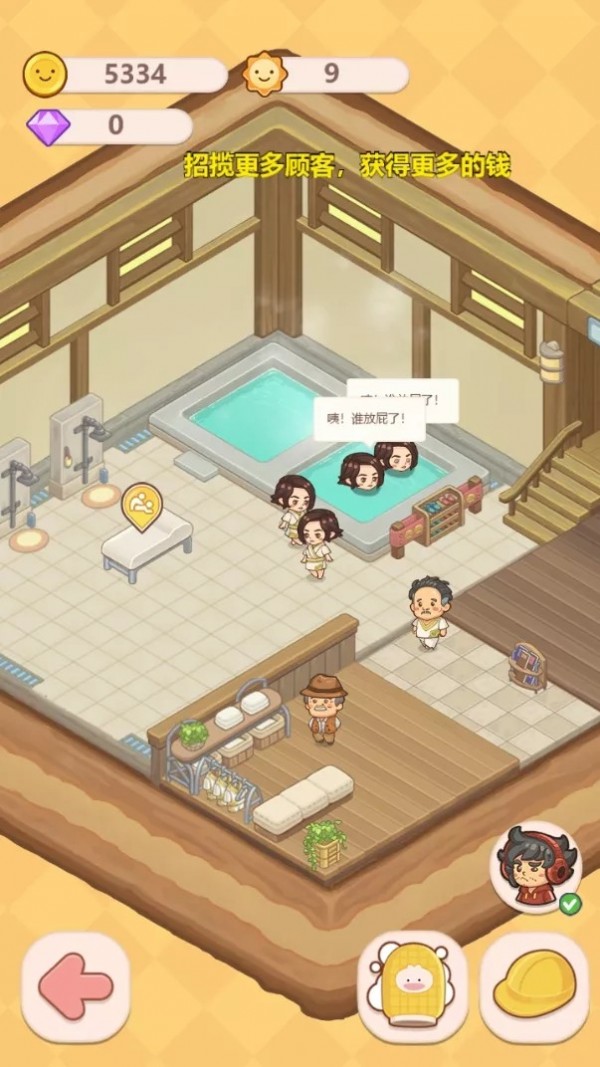
Task: Open the yellow scrub mitt menu
Action: click(x=412, y=986)
